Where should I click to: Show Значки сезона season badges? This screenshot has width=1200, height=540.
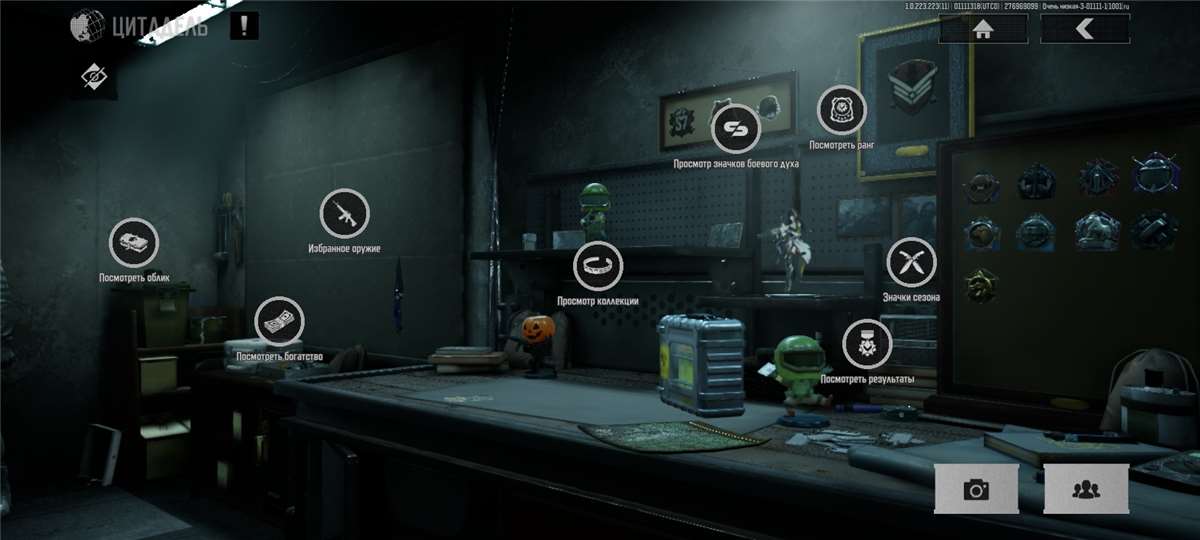[x=911, y=262]
